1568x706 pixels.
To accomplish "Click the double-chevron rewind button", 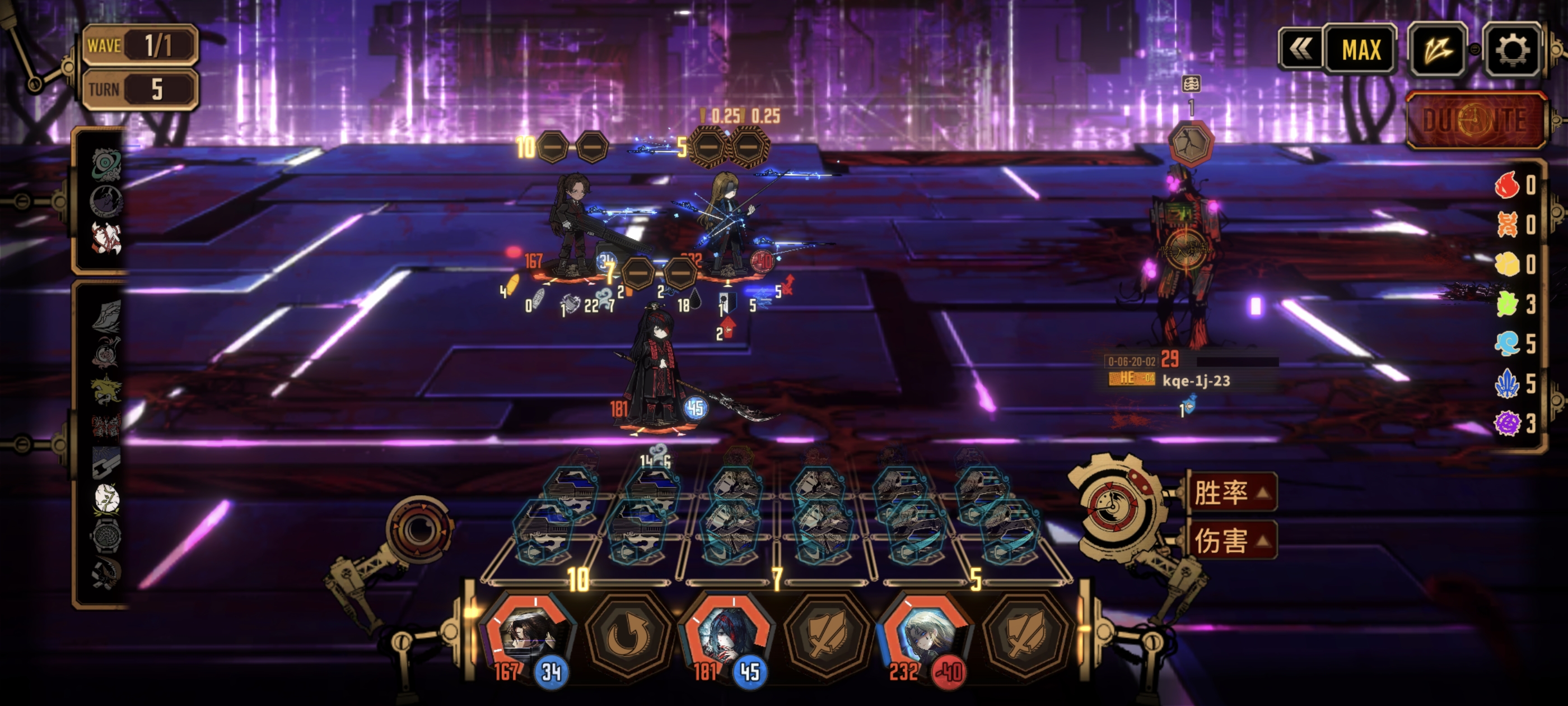I will [x=1300, y=50].
